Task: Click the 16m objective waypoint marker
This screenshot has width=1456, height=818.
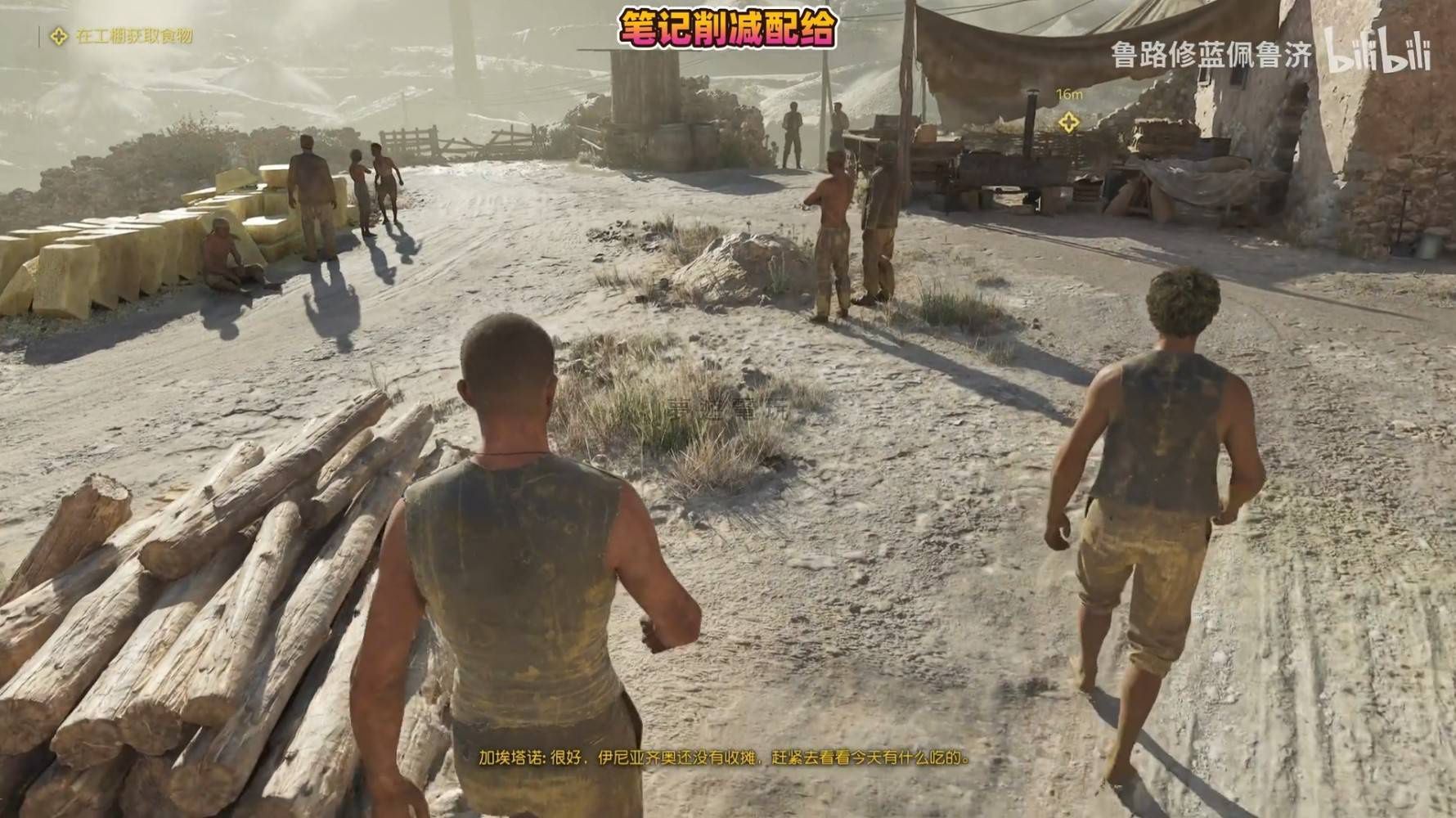Action: pyautogui.click(x=1067, y=123)
